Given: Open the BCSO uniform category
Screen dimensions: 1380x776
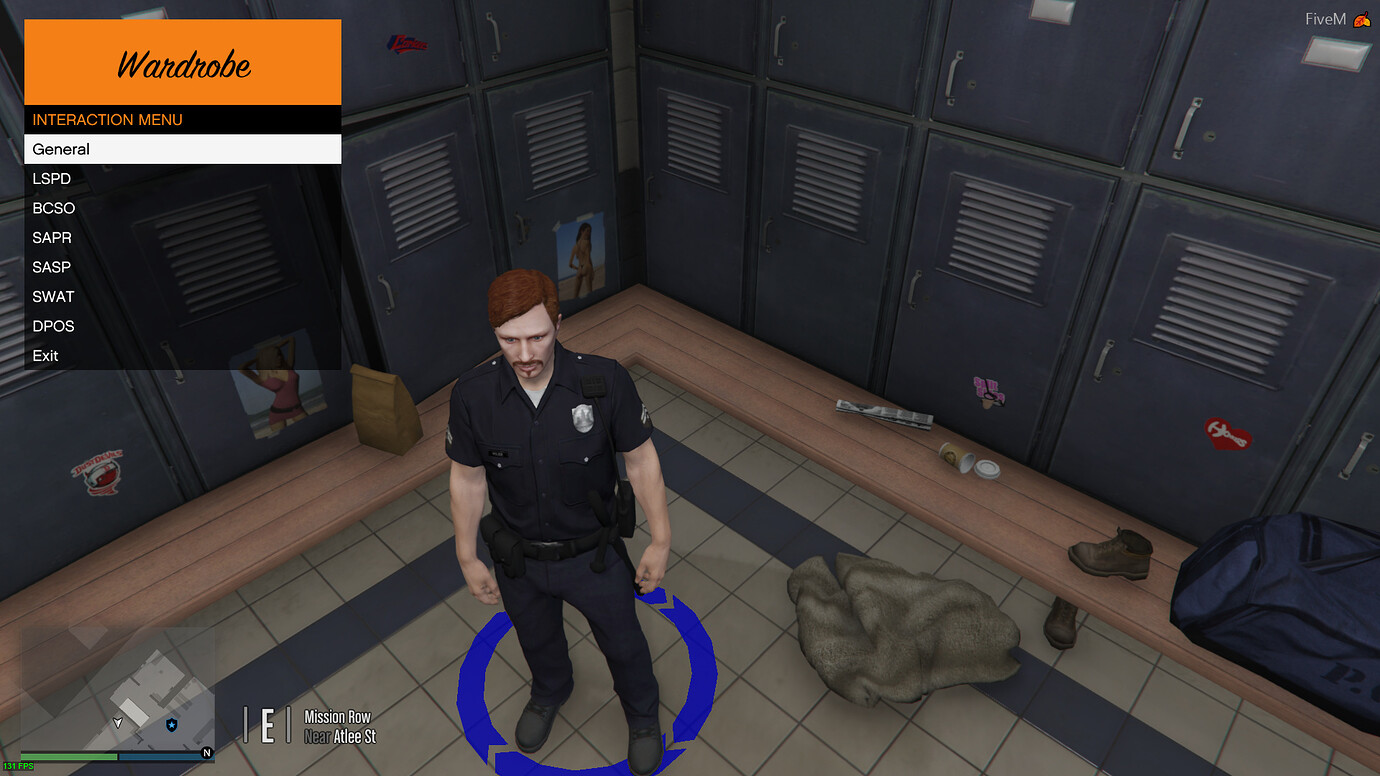Looking at the screenshot, I should coord(53,208).
